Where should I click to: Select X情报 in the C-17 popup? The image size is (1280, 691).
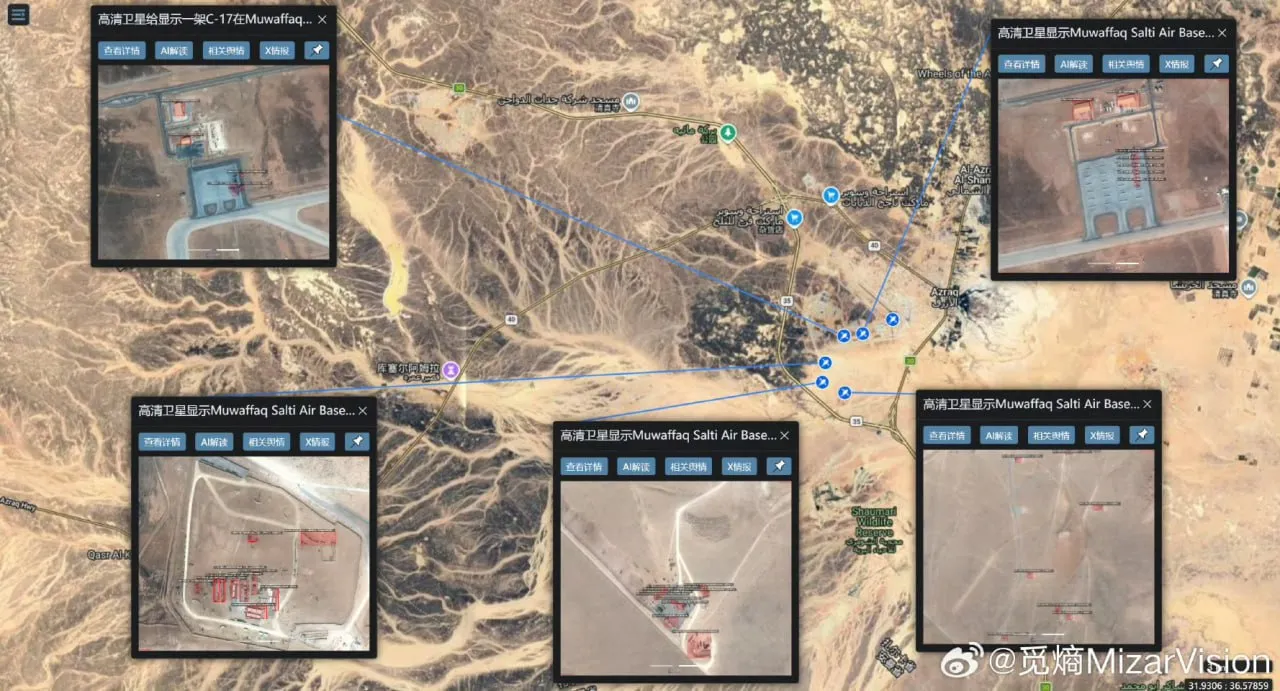pos(277,50)
